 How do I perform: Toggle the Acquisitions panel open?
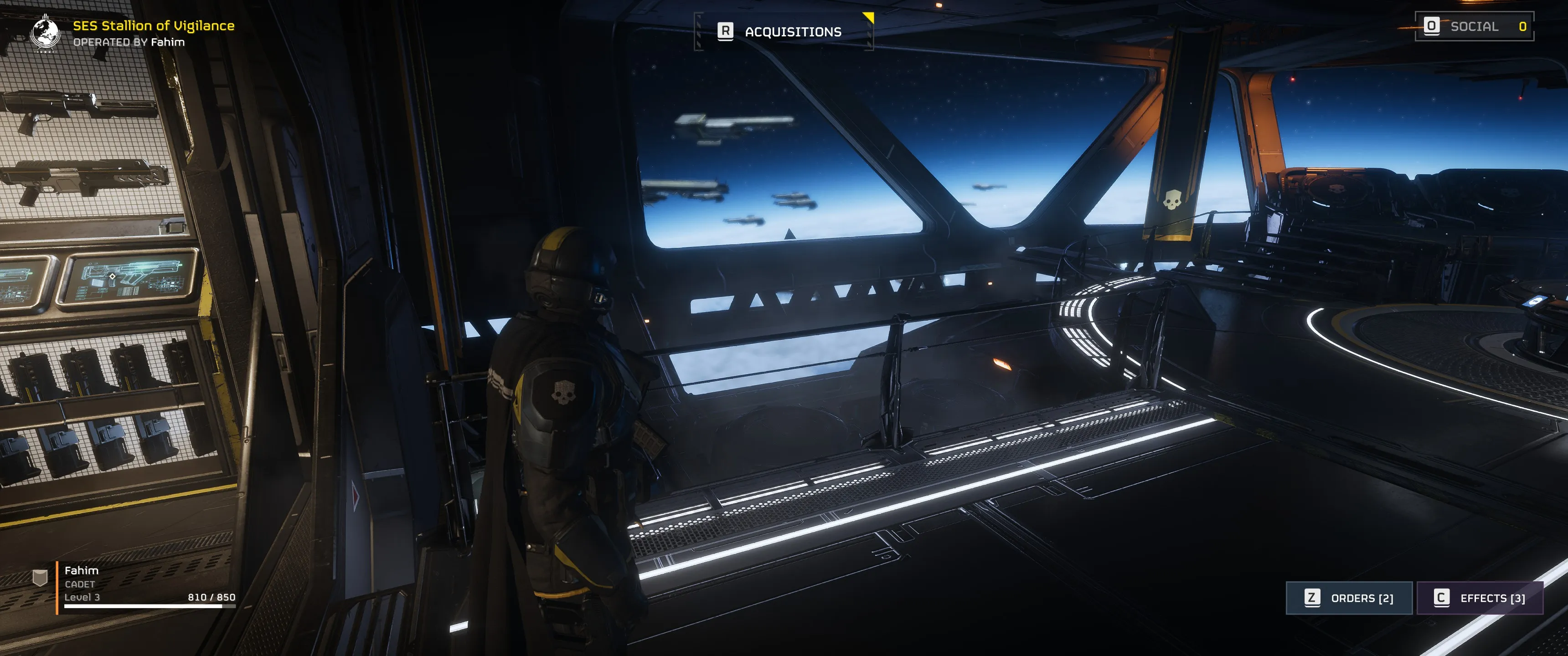793,31
